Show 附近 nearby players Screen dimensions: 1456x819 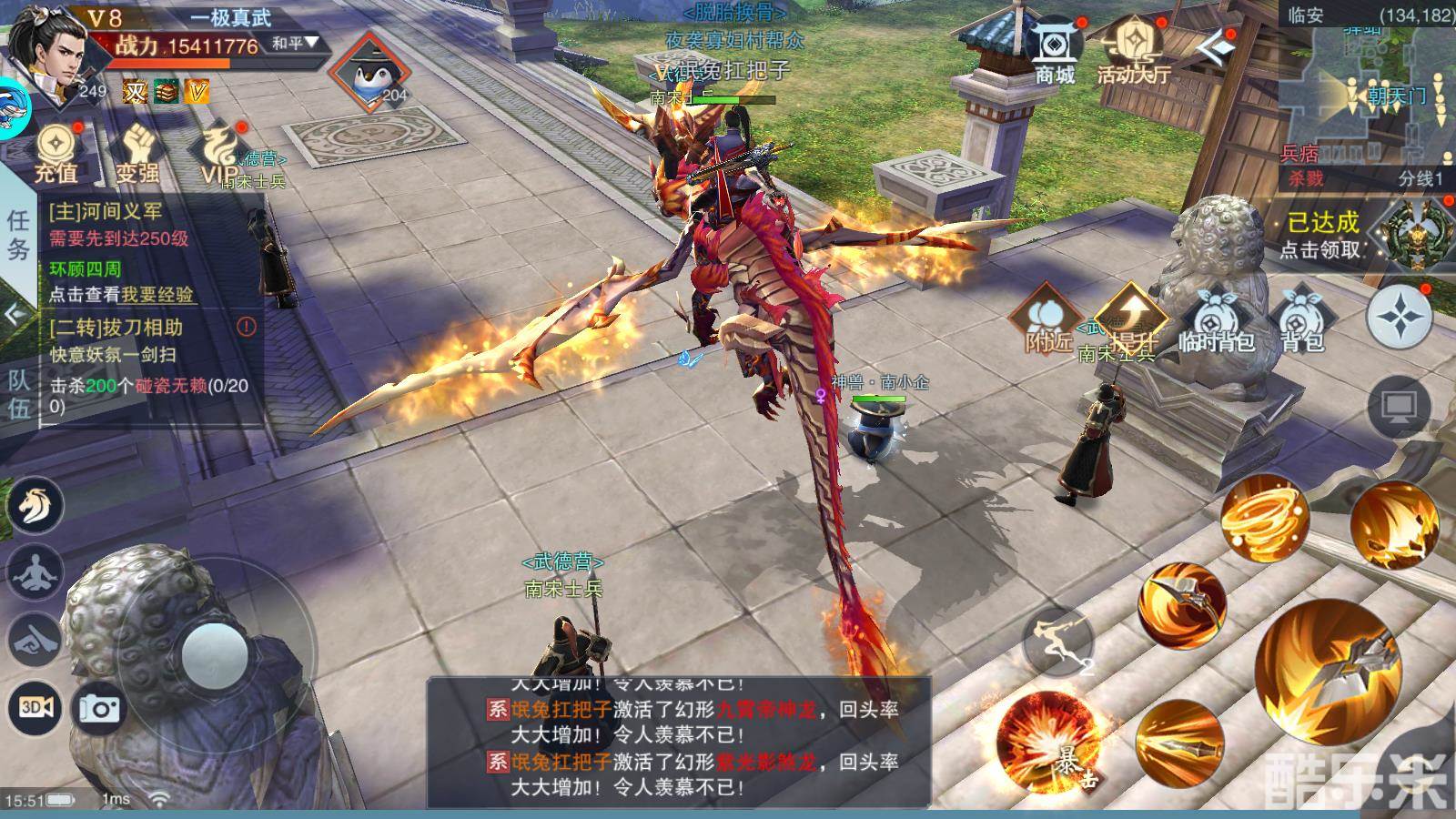1047,320
